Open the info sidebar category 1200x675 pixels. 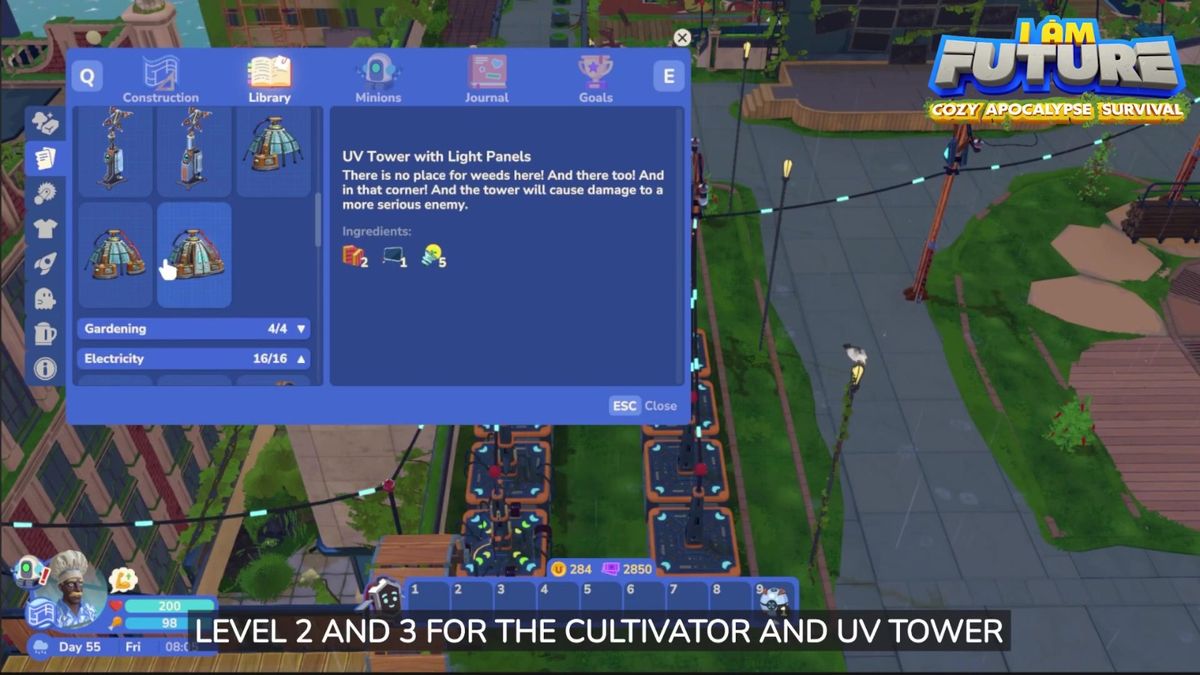click(x=45, y=368)
